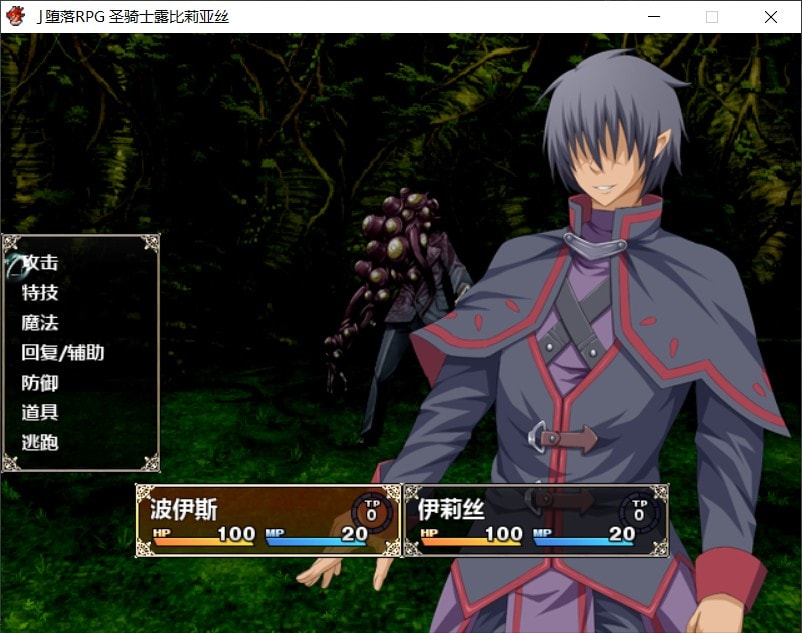Select 回复/辅助 recovery and support option
The height and width of the screenshot is (633, 802).
click(62, 353)
